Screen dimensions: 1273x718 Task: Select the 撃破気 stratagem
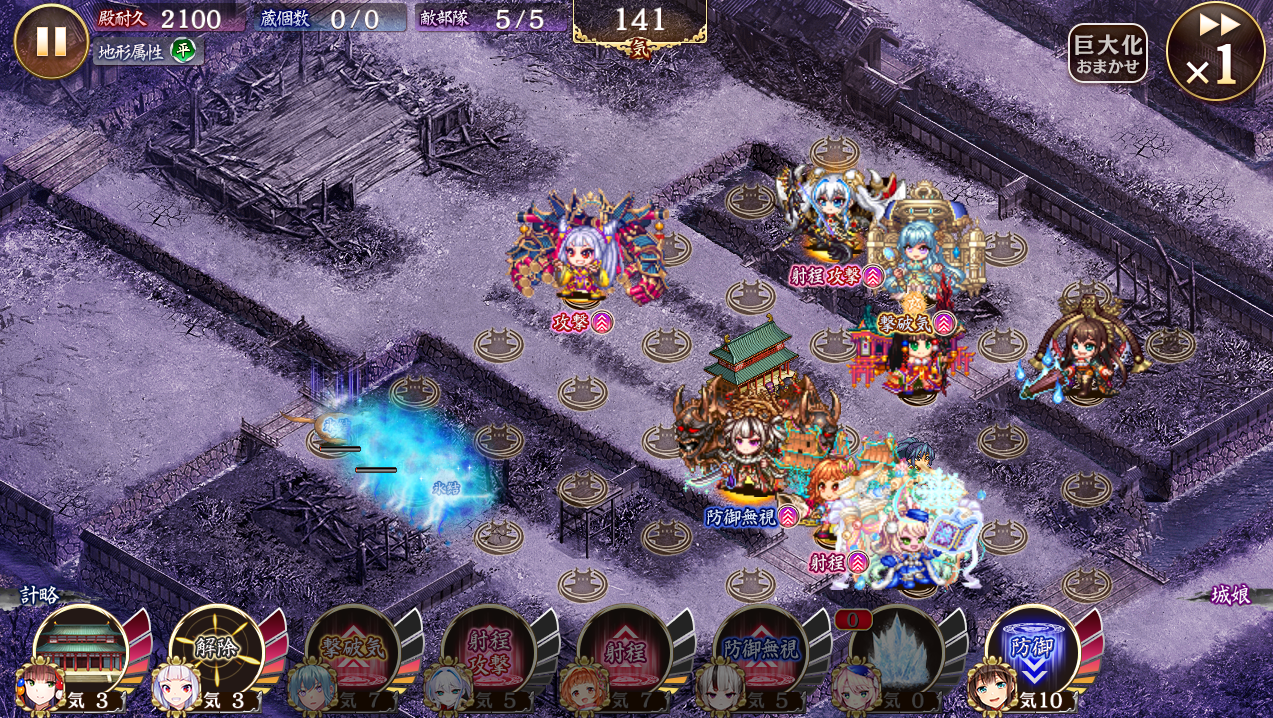pyautogui.click(x=352, y=652)
